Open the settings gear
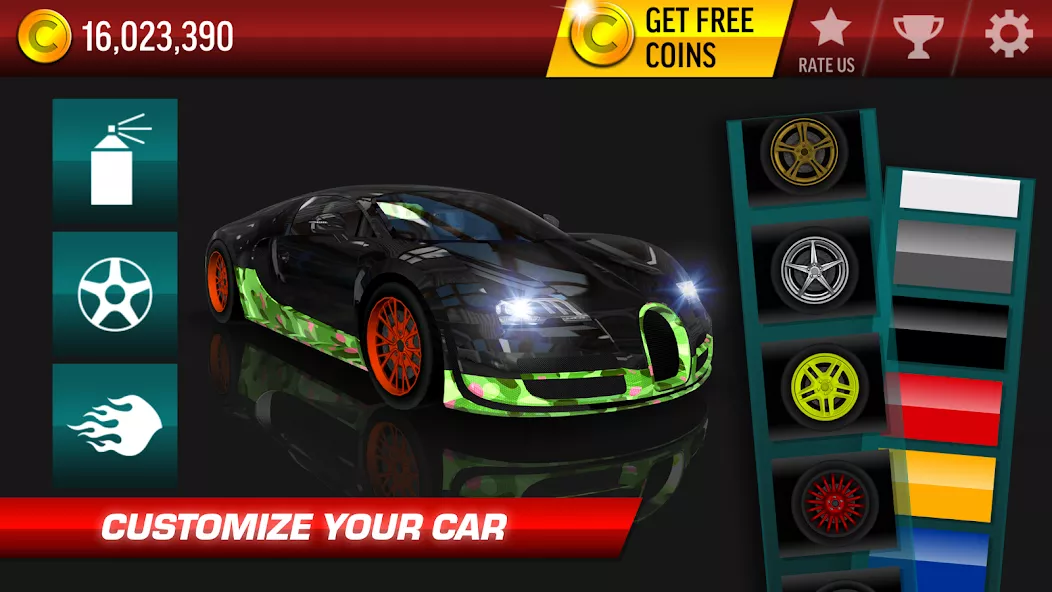The image size is (1052, 592). [x=1008, y=36]
